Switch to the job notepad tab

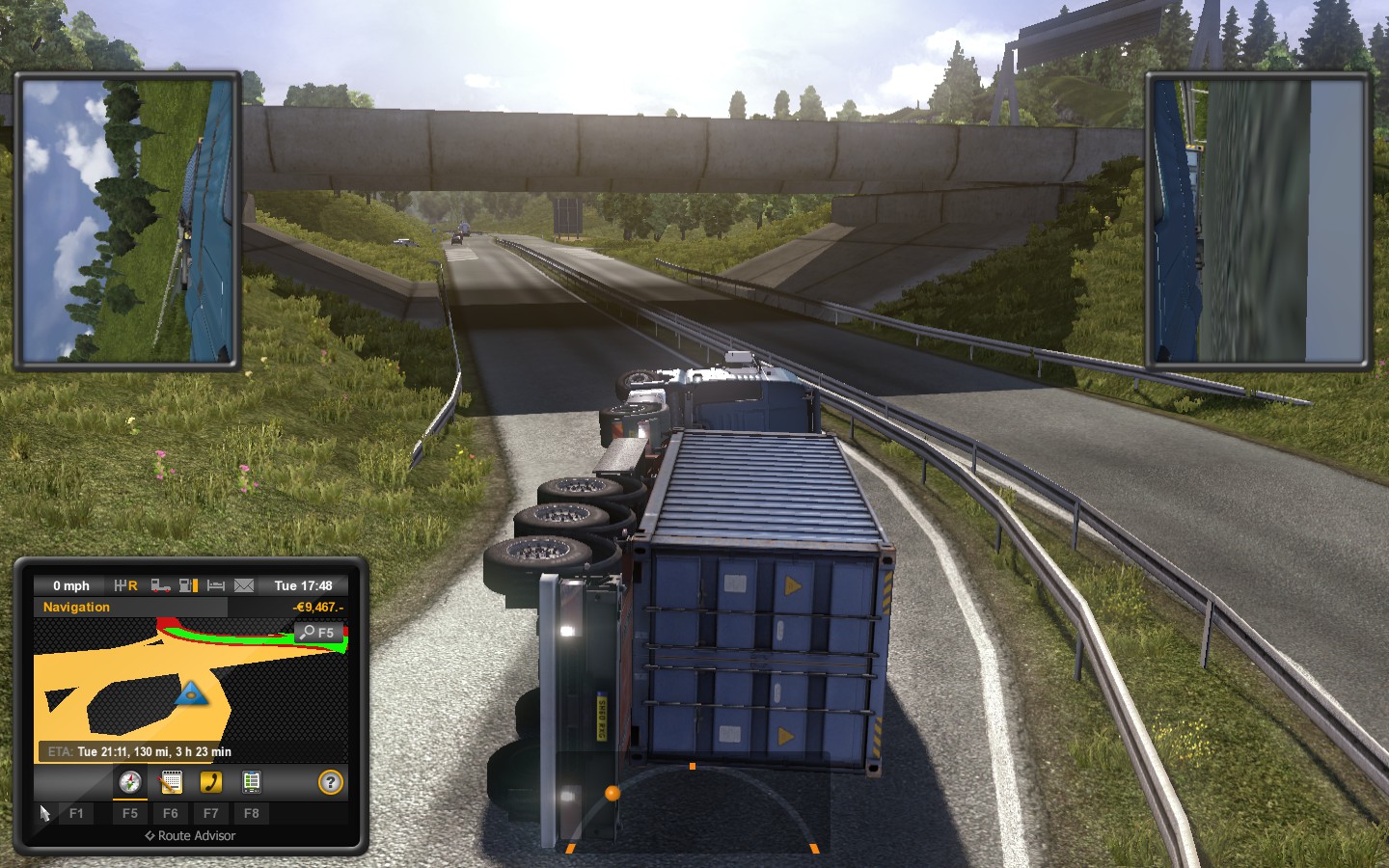[x=171, y=782]
